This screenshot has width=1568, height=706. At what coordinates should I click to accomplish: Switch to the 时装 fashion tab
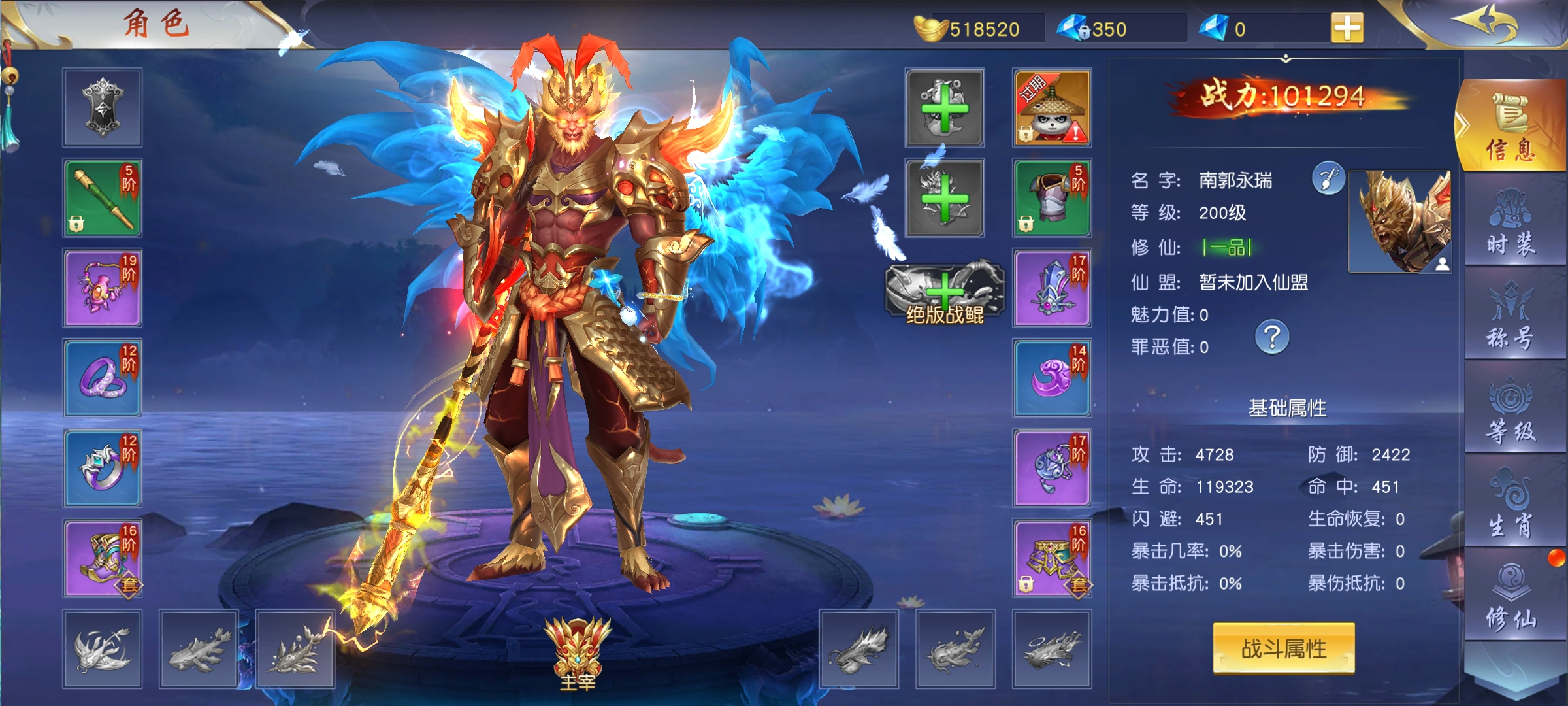(x=1512, y=221)
